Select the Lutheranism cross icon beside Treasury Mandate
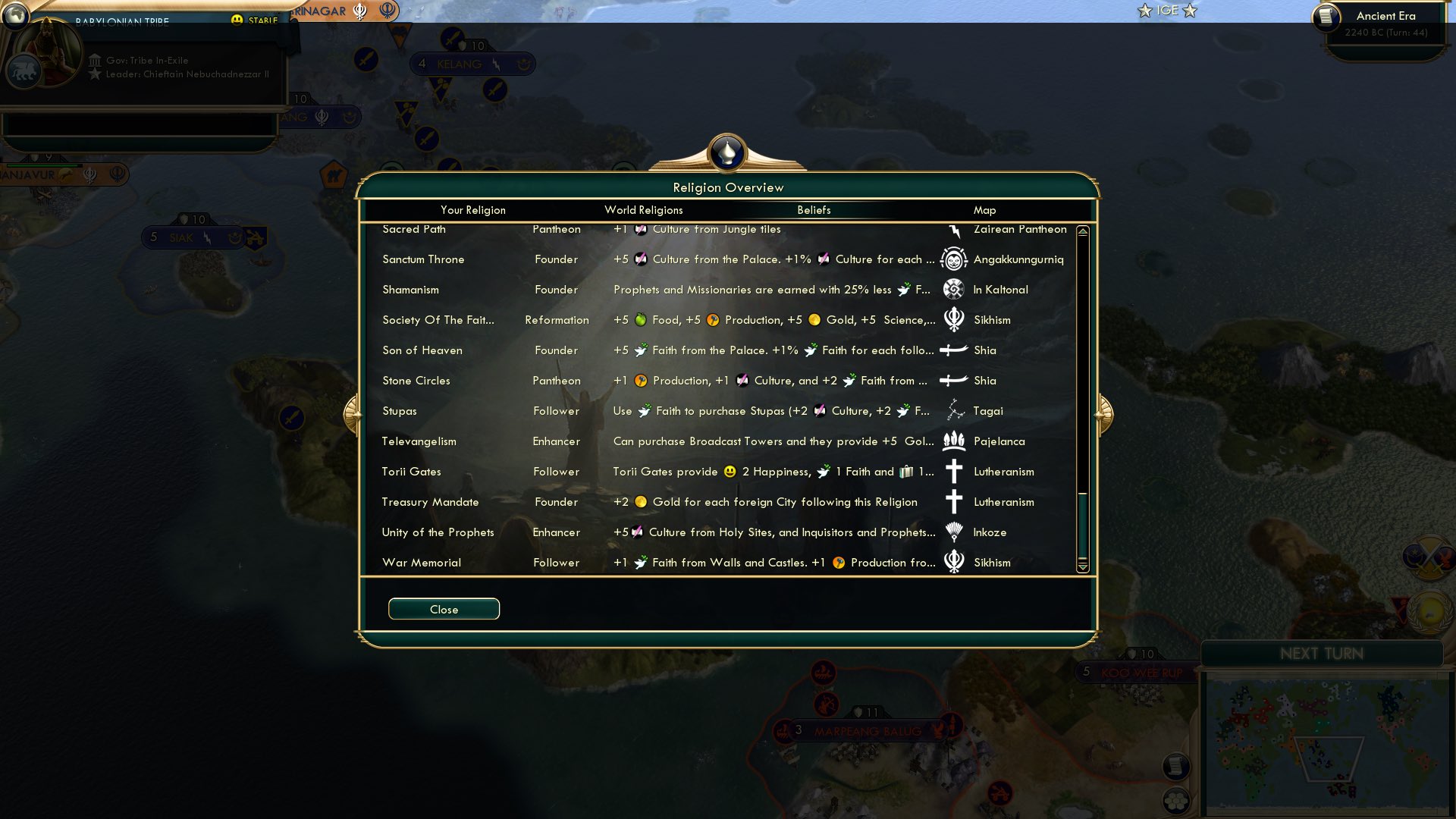The image size is (1456, 819). coord(953,501)
